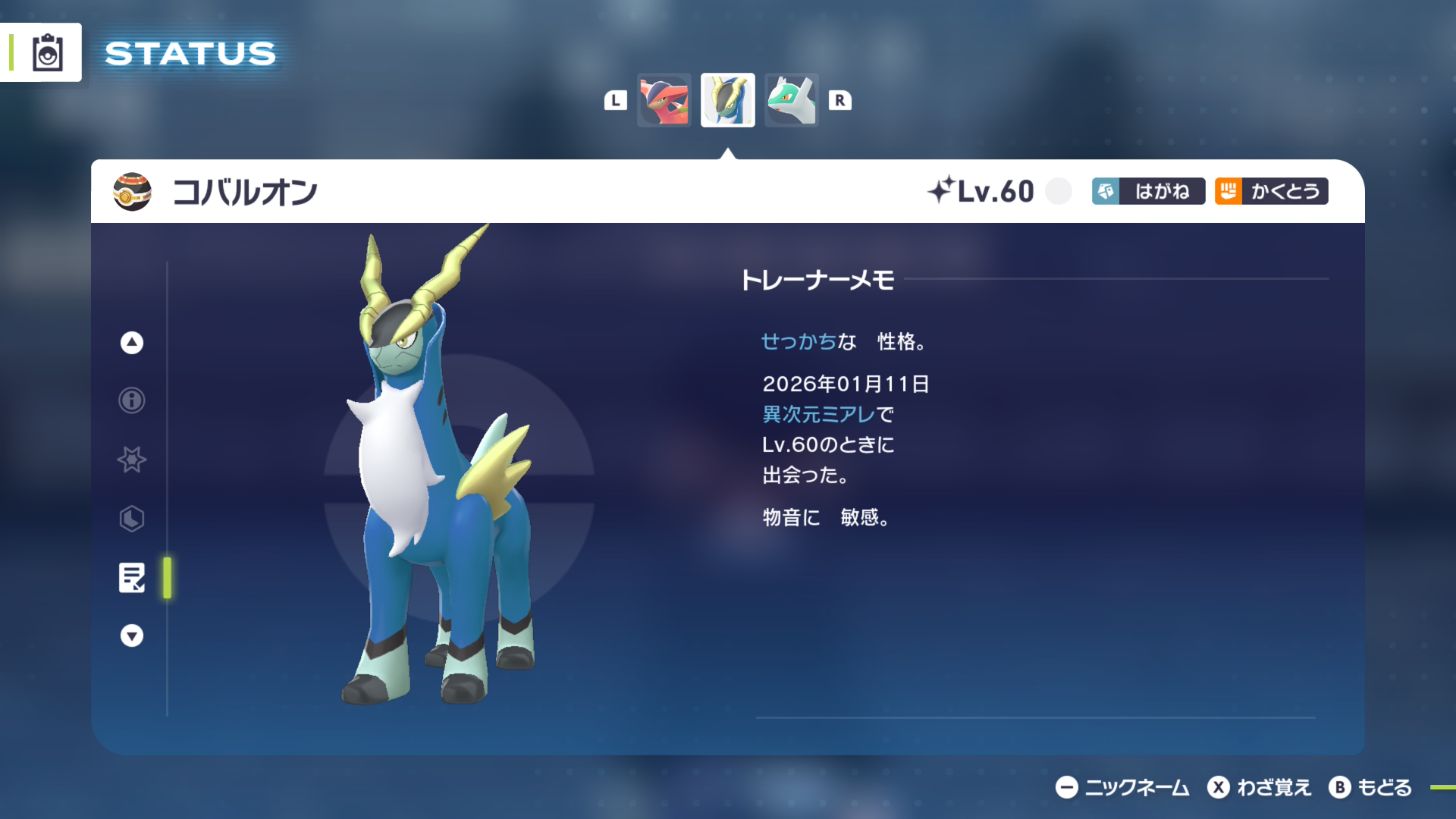
Task: Click the up arrow in the sidebar
Action: click(x=132, y=343)
